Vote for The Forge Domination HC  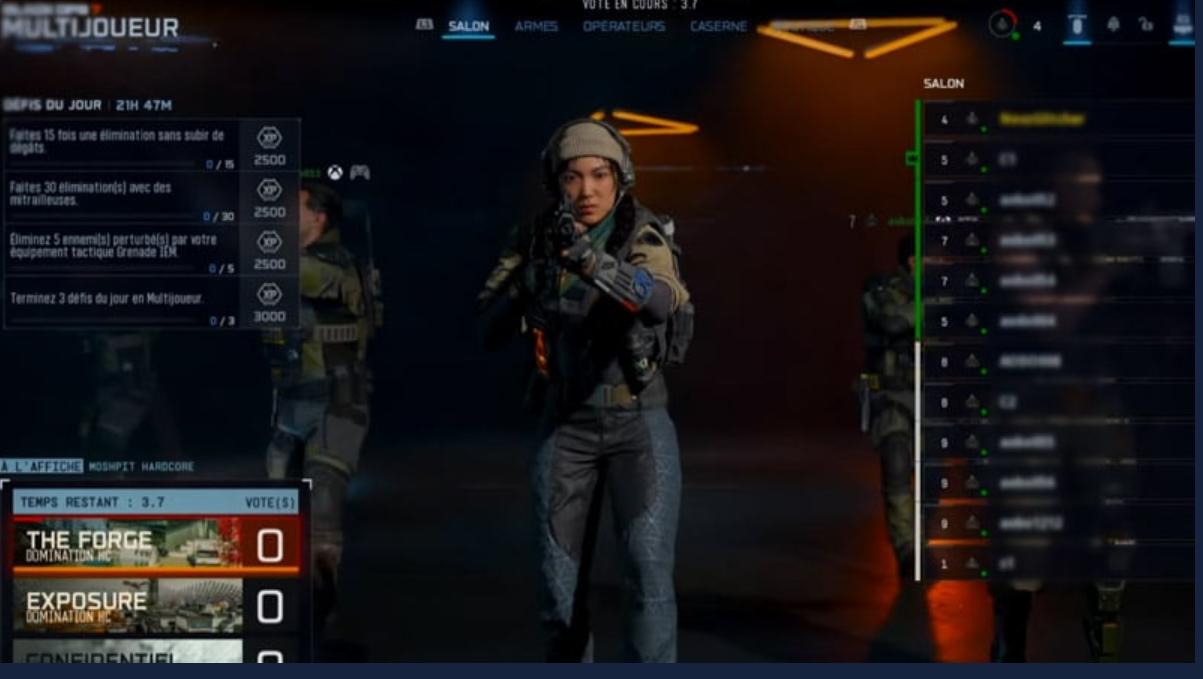click(155, 545)
